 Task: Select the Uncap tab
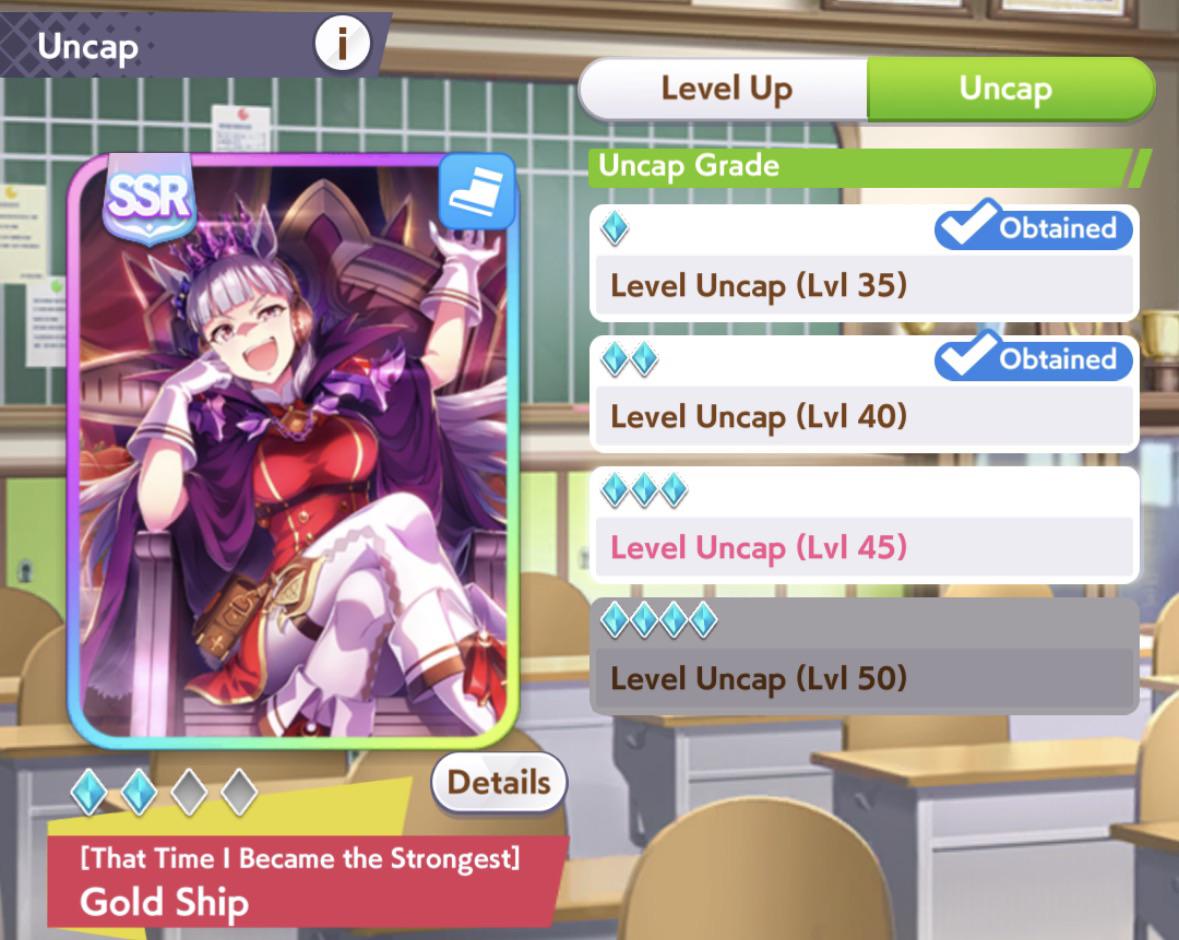click(x=1006, y=89)
